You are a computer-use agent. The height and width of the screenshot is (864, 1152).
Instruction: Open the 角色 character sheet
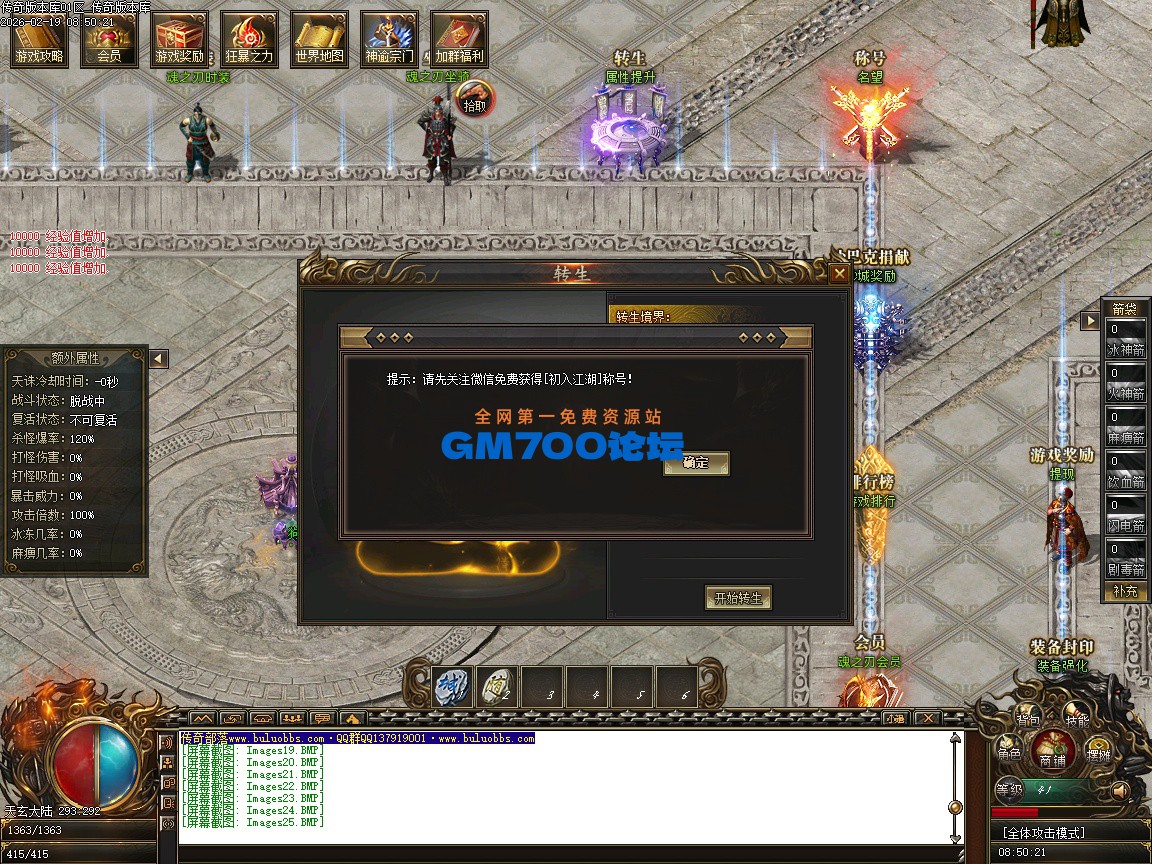(x=1009, y=748)
